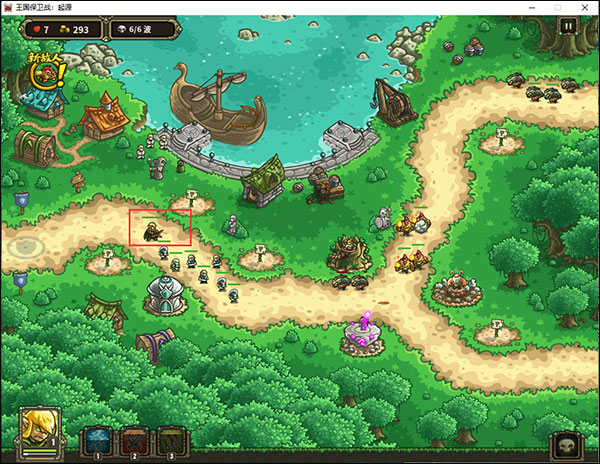Activate the green hero ability numbered 3

coord(172,439)
